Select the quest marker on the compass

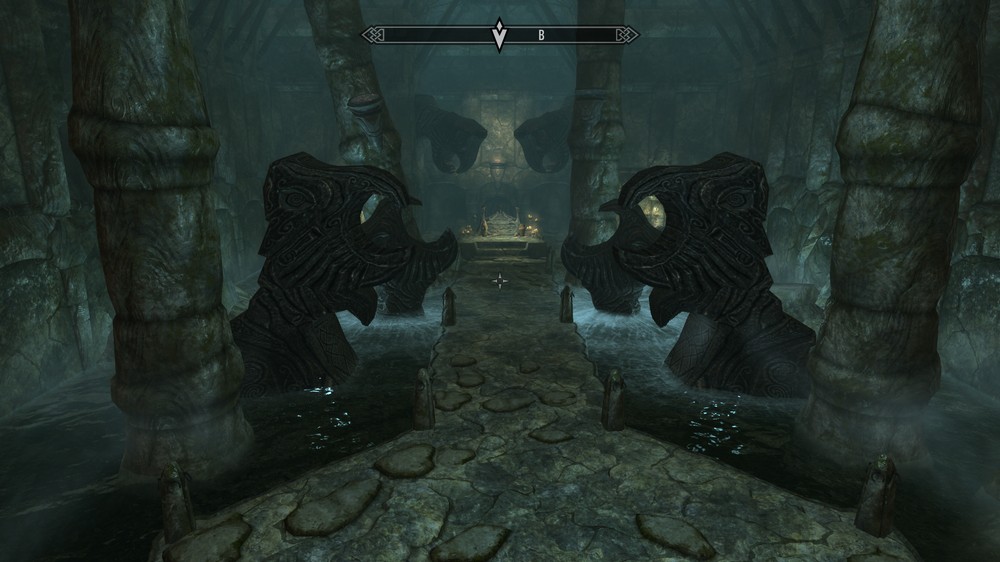tap(499, 37)
